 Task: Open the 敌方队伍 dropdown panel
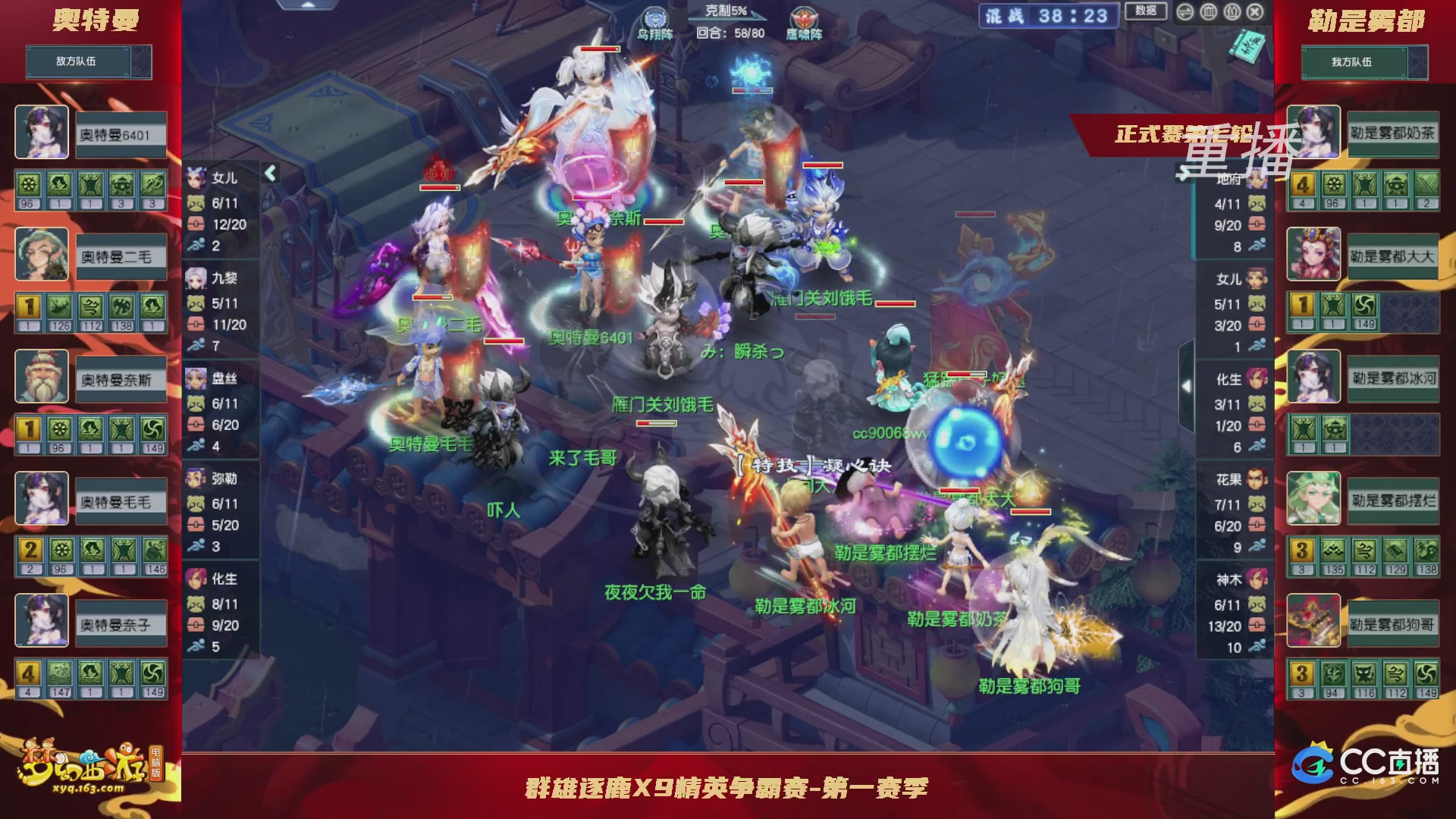(89, 61)
